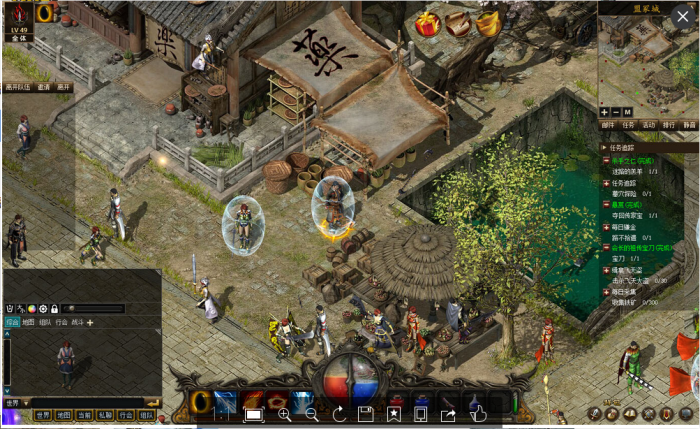Close the viewer with the X button
This screenshot has width=700, height=429.
(683, 15)
